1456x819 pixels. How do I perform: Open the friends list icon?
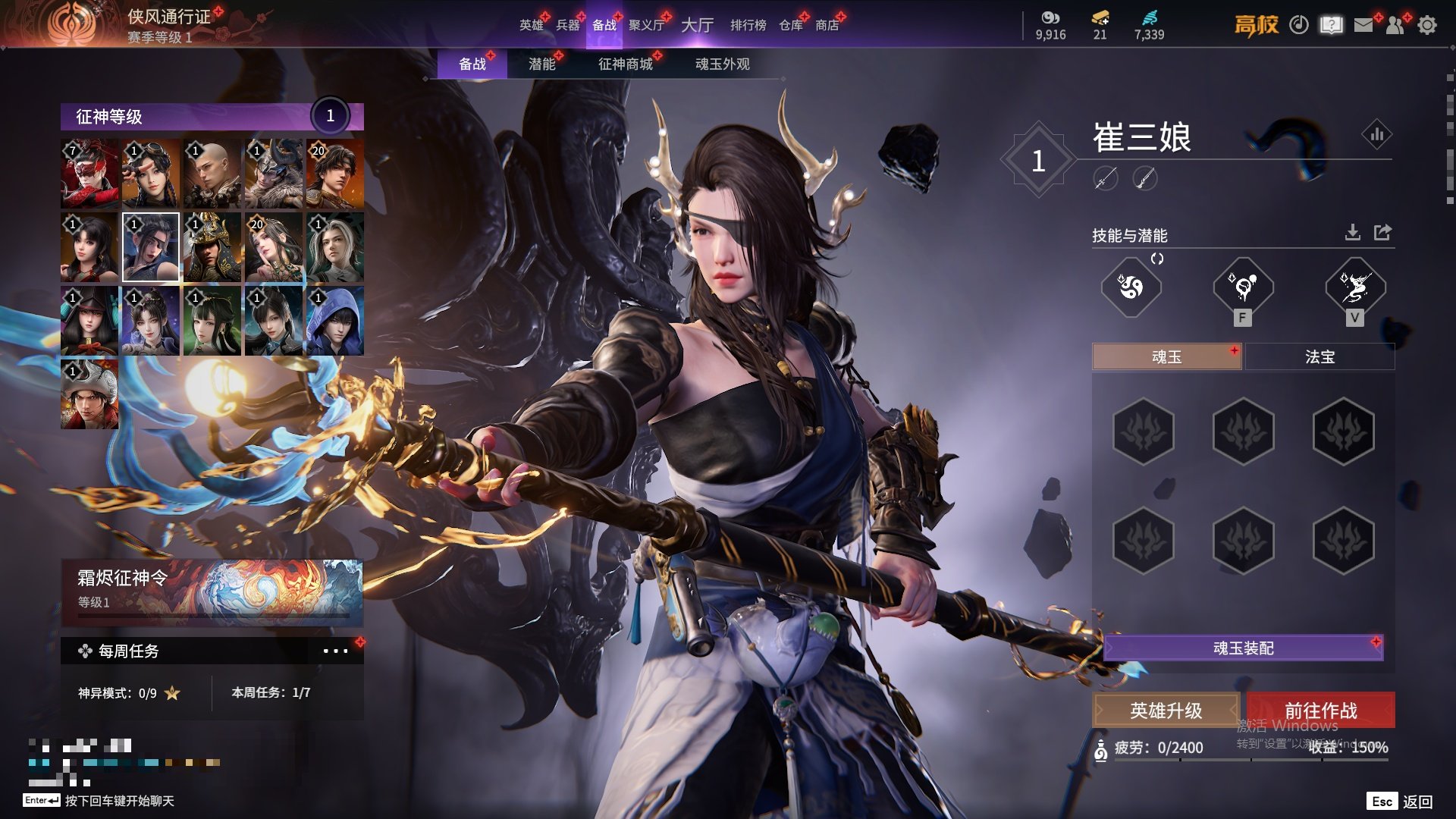1395,25
